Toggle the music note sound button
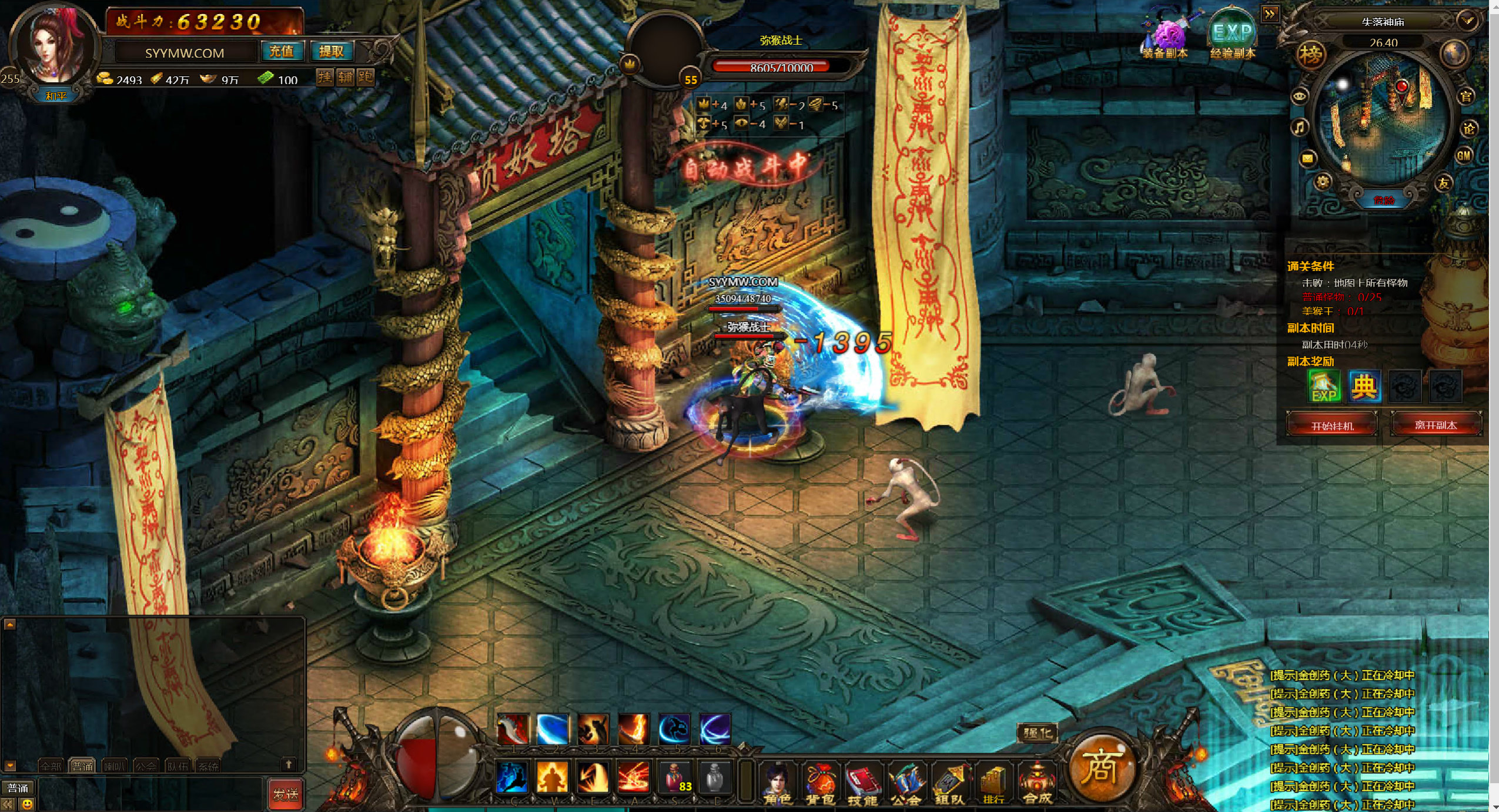The width and height of the screenshot is (1499, 812). (x=1299, y=127)
